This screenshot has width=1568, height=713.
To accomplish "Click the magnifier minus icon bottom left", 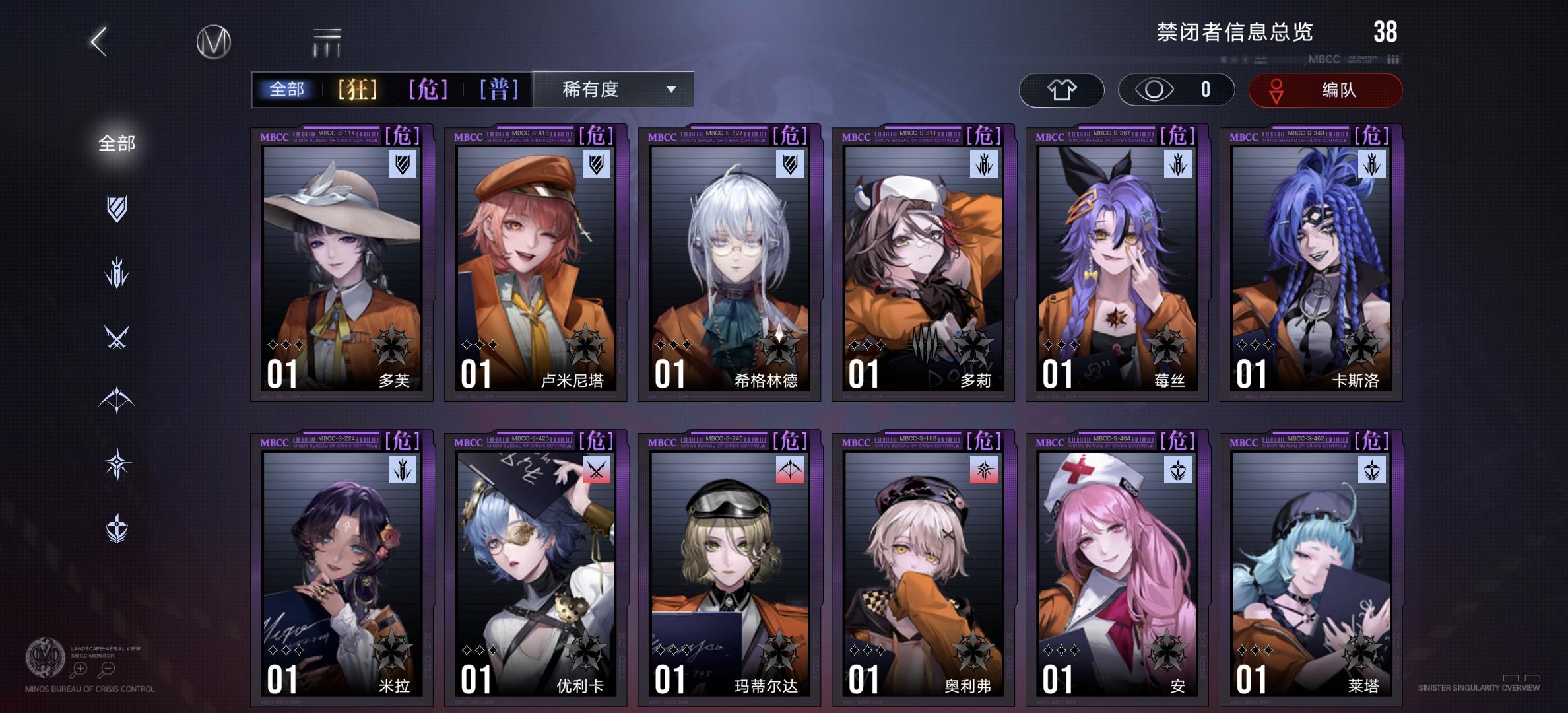I will (x=108, y=669).
